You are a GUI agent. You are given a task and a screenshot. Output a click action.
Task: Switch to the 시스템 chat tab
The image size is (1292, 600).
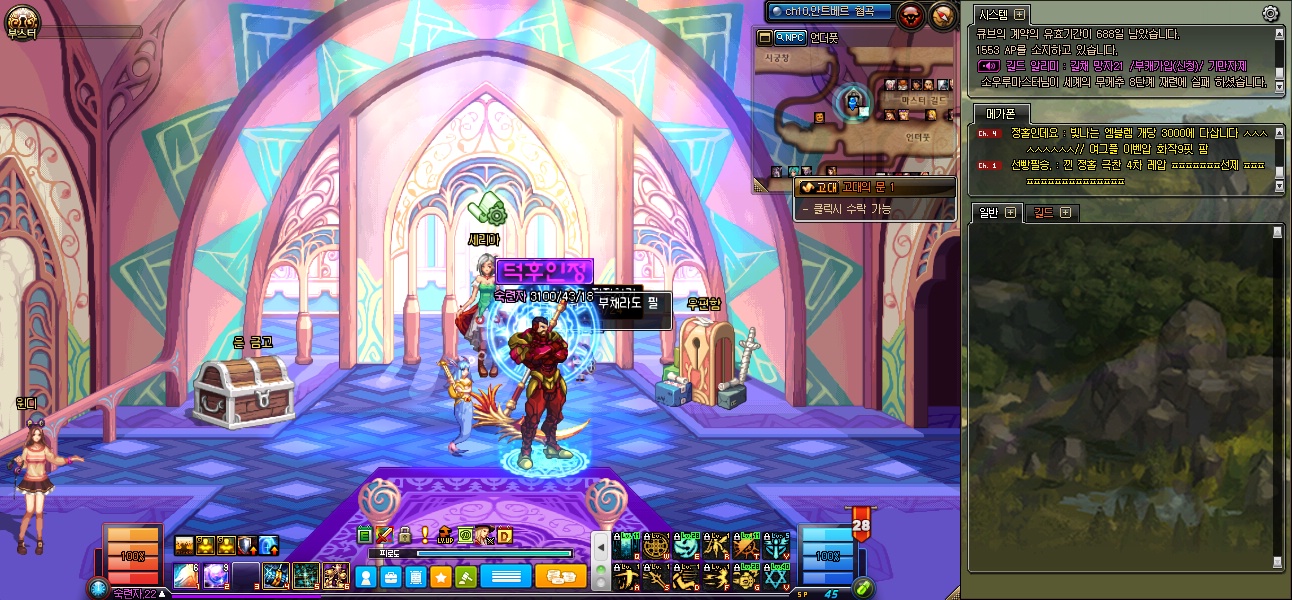[x=994, y=14]
